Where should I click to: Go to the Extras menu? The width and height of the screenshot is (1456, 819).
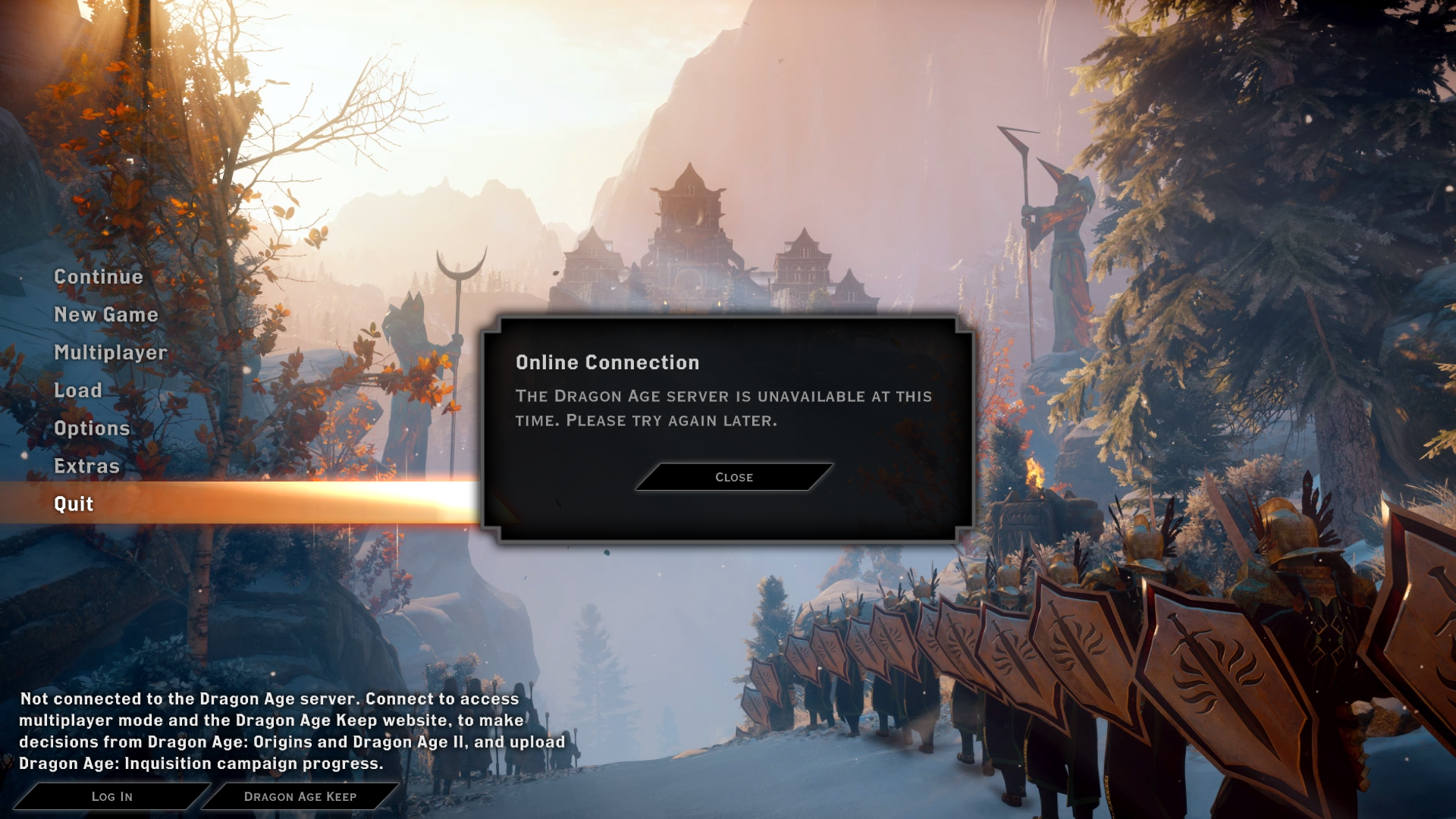coord(87,466)
